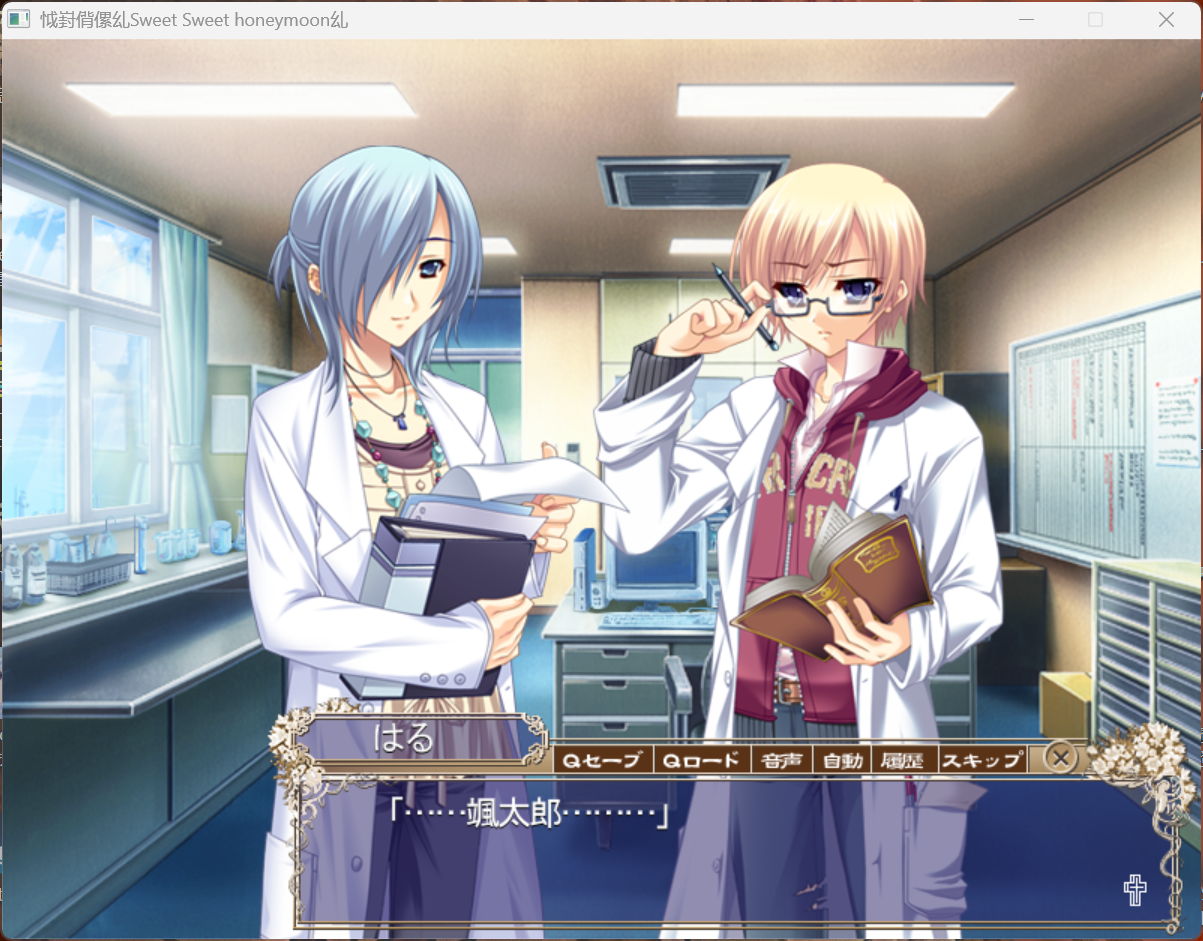Hide the dialogue box with the X button

pos(1061,758)
